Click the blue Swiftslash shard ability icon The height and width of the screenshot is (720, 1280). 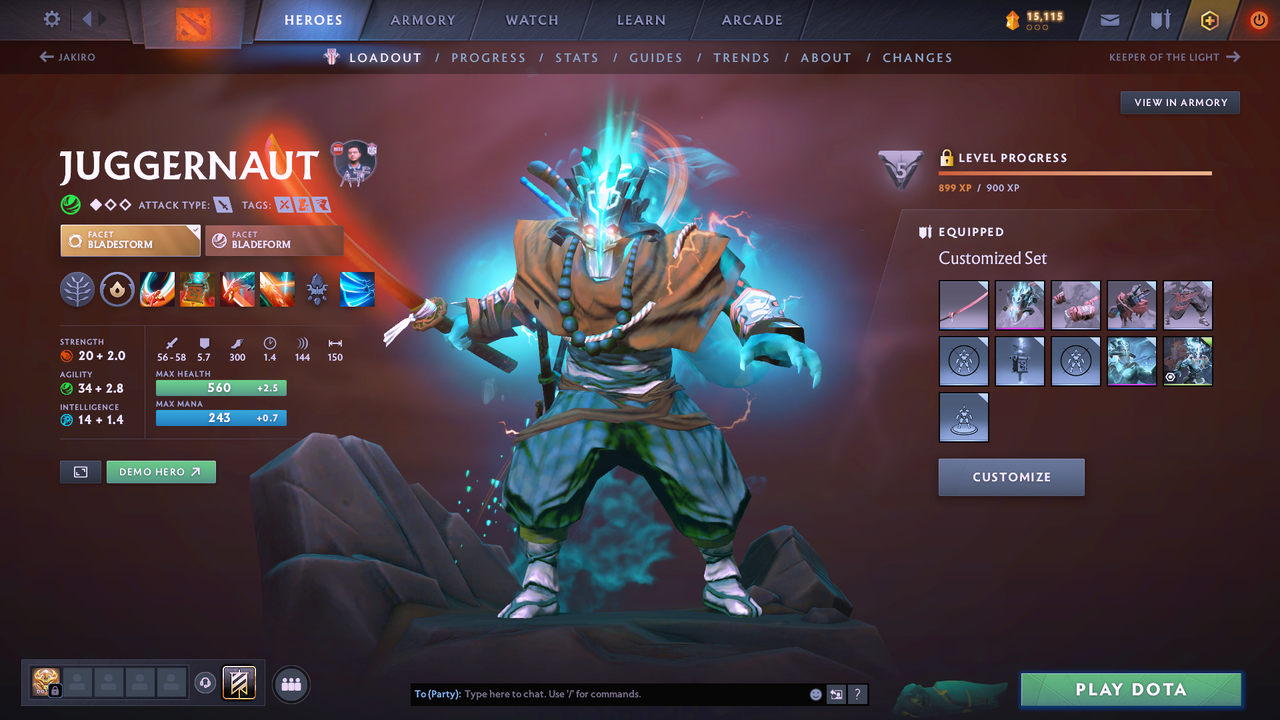(357, 290)
